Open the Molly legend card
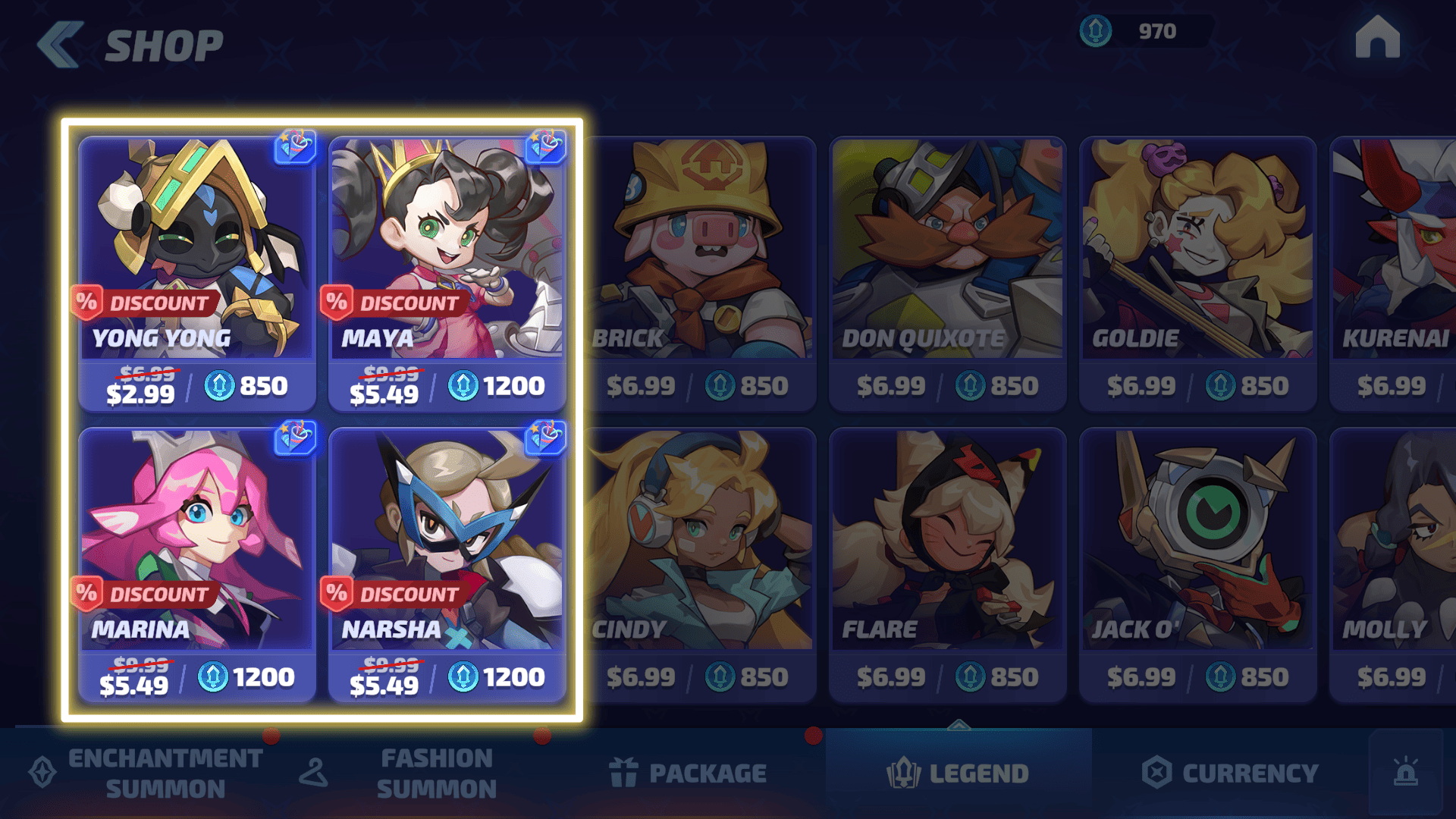Image resolution: width=1456 pixels, height=819 pixels. click(1394, 565)
